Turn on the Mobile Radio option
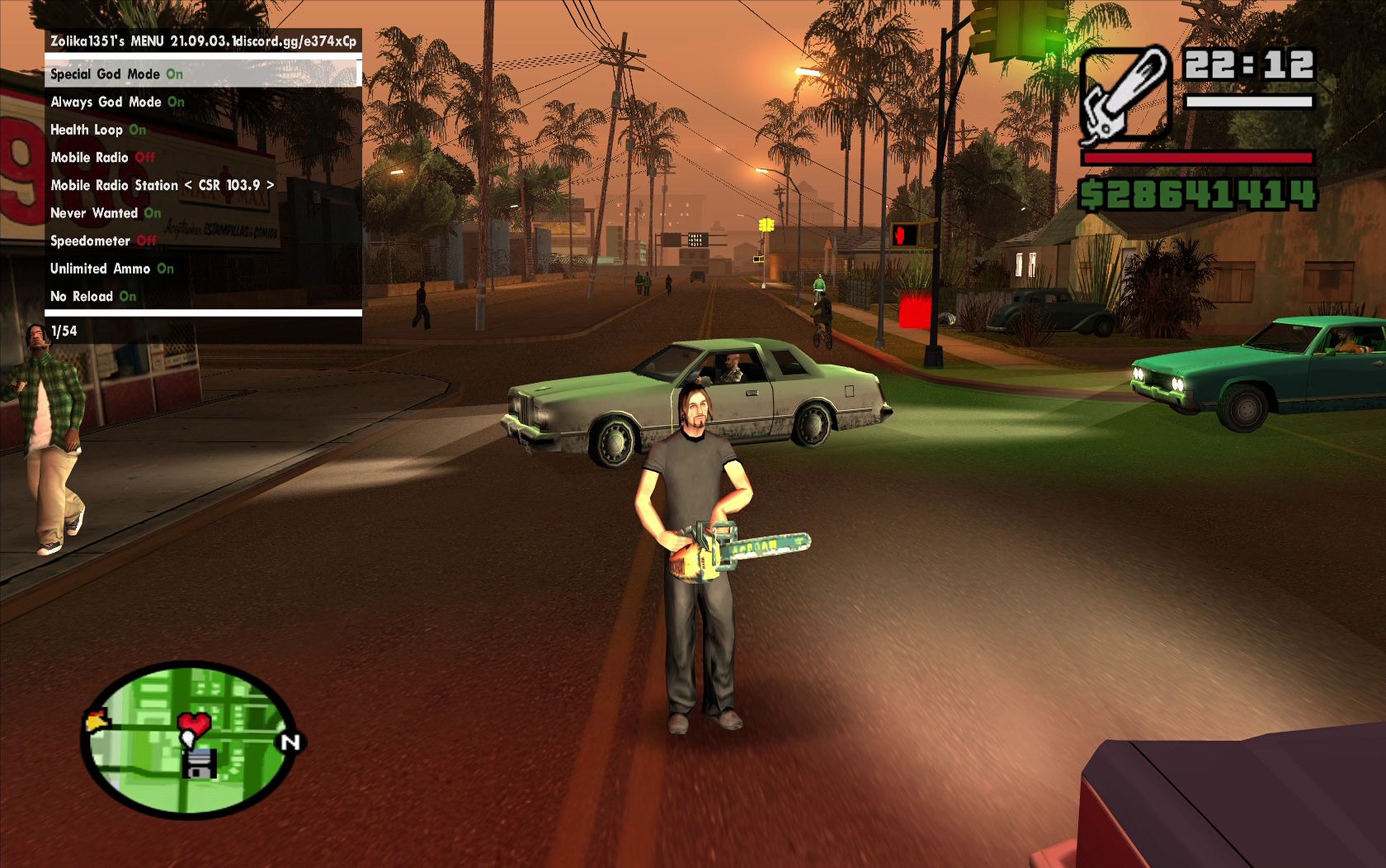The width and height of the screenshot is (1386, 868). (x=102, y=158)
